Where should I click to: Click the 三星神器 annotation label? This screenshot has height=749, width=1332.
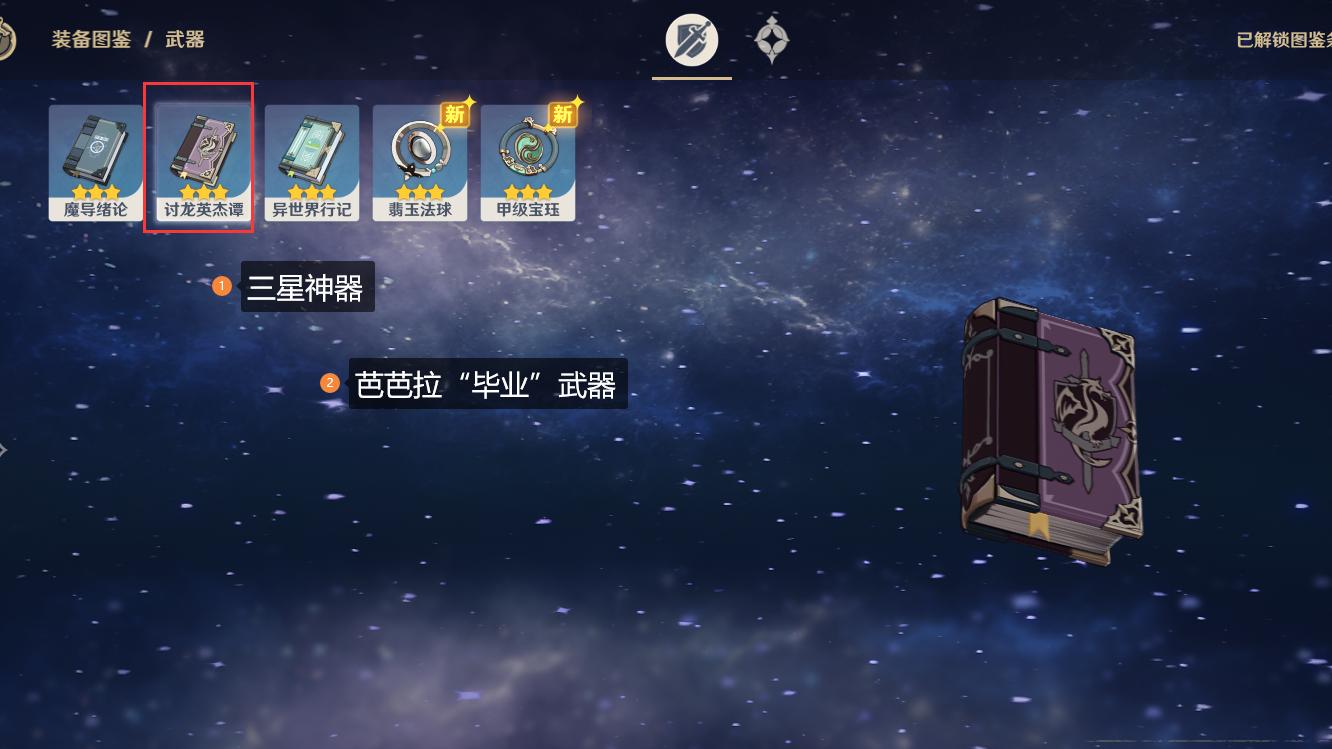308,286
